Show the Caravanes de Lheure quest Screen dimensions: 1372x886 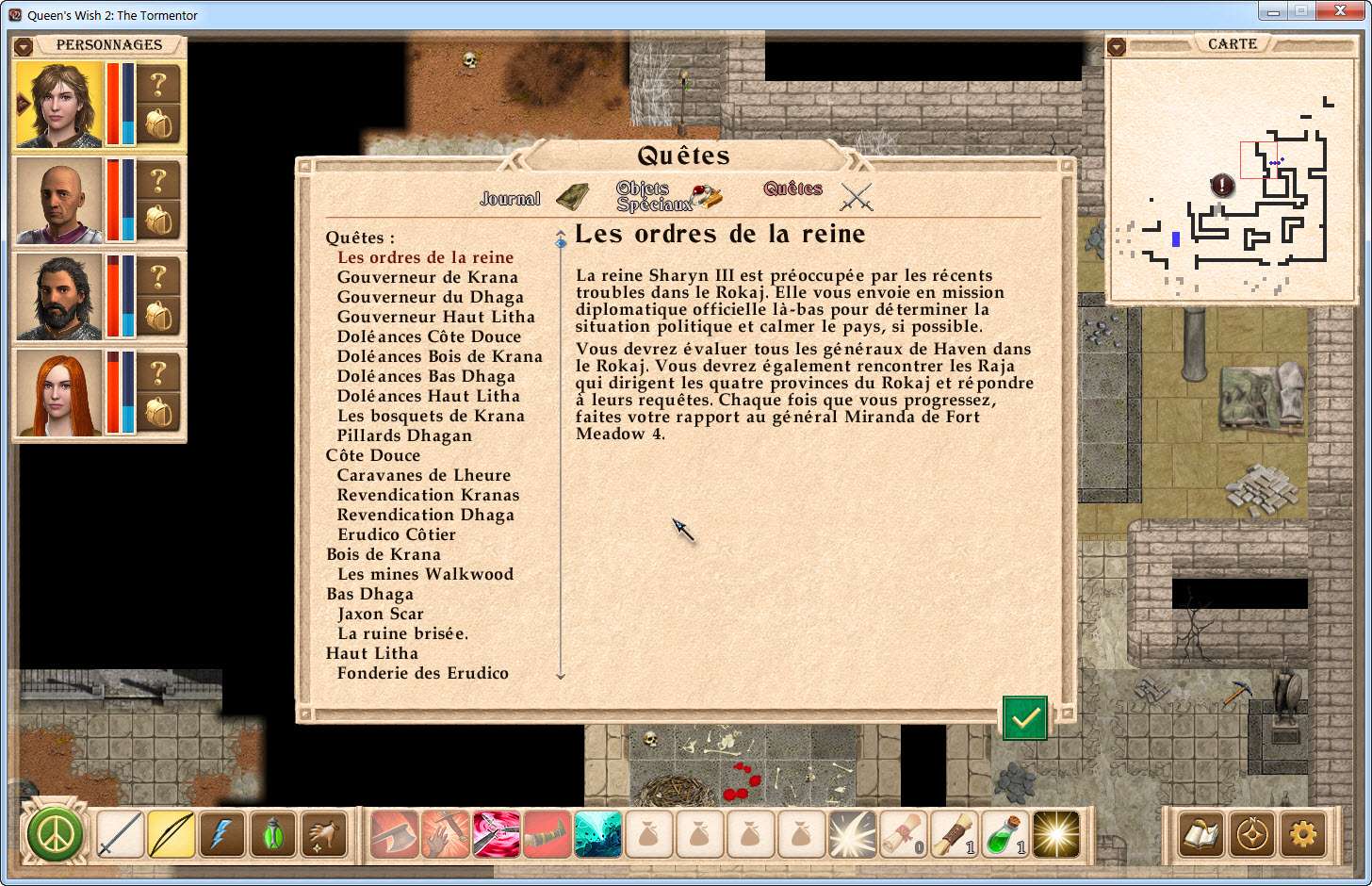423,475
